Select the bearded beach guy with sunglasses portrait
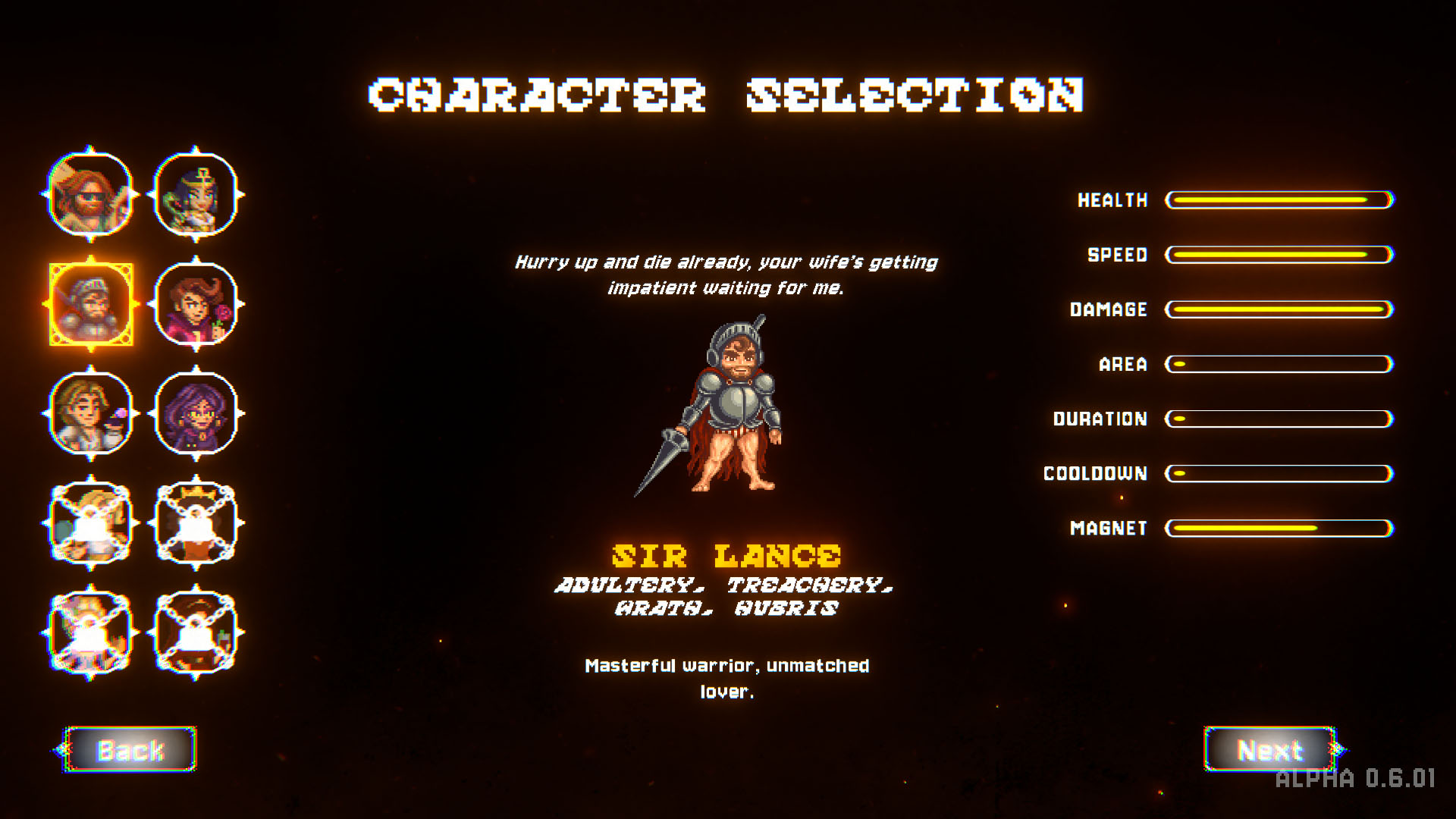Image resolution: width=1456 pixels, height=819 pixels. [x=91, y=196]
